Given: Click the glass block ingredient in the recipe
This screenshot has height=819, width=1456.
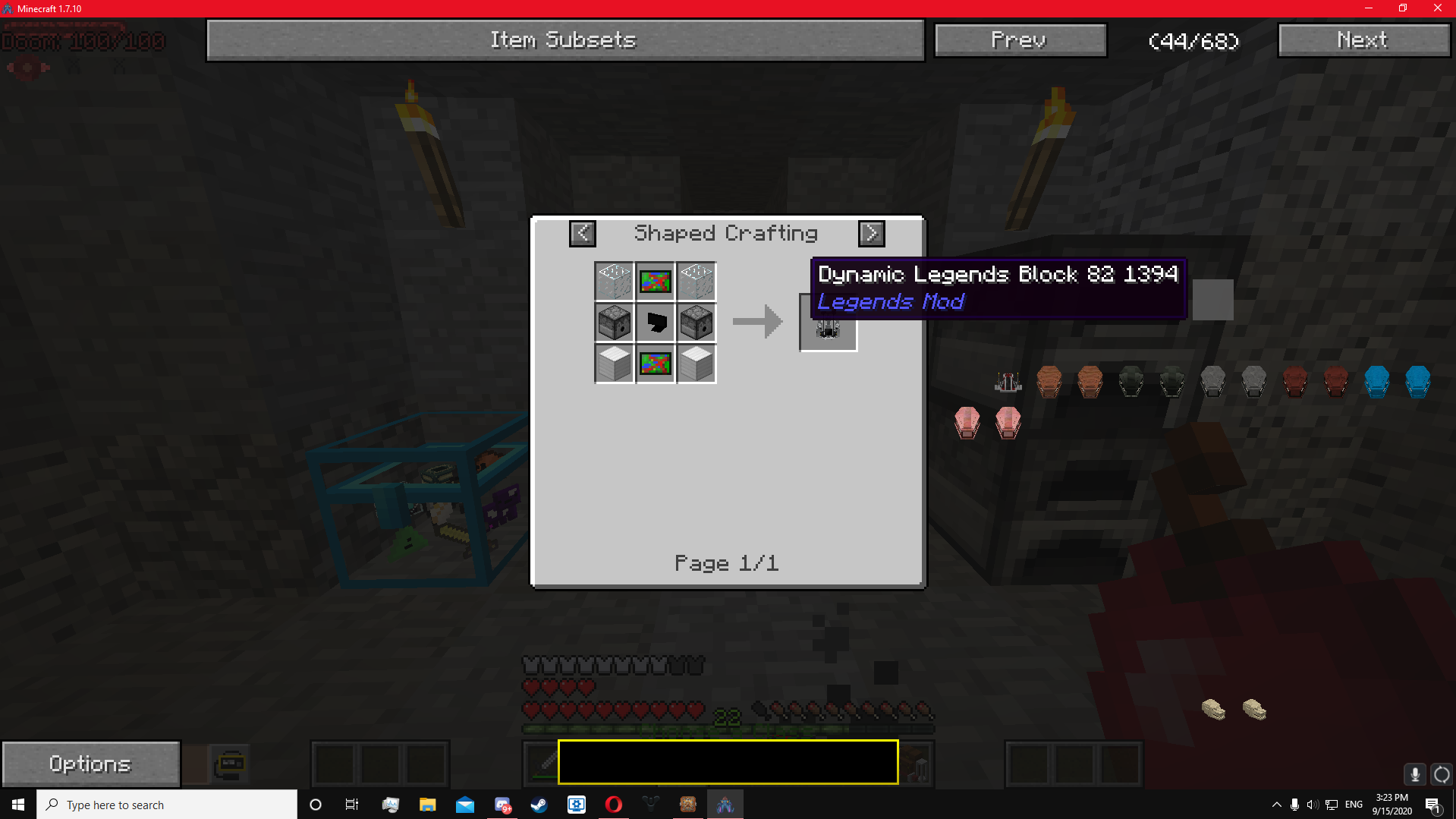Looking at the screenshot, I should [614, 281].
